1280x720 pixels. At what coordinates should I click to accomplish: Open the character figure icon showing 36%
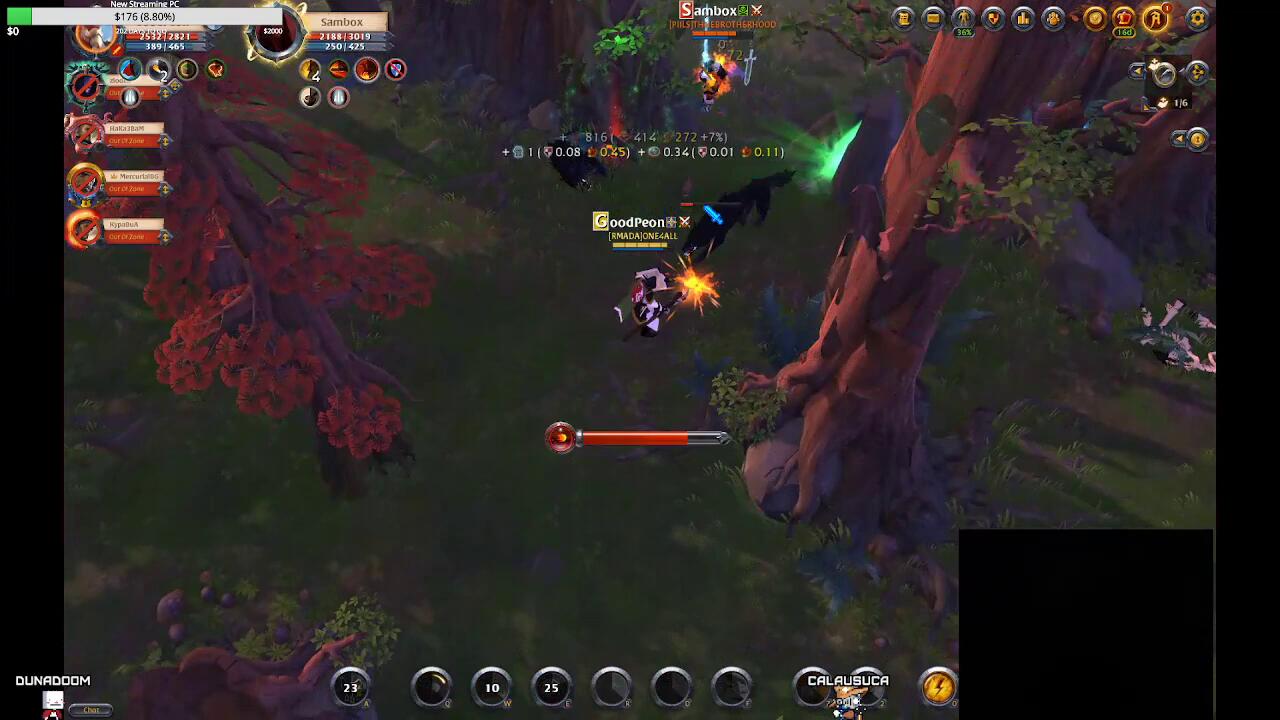(x=963, y=18)
